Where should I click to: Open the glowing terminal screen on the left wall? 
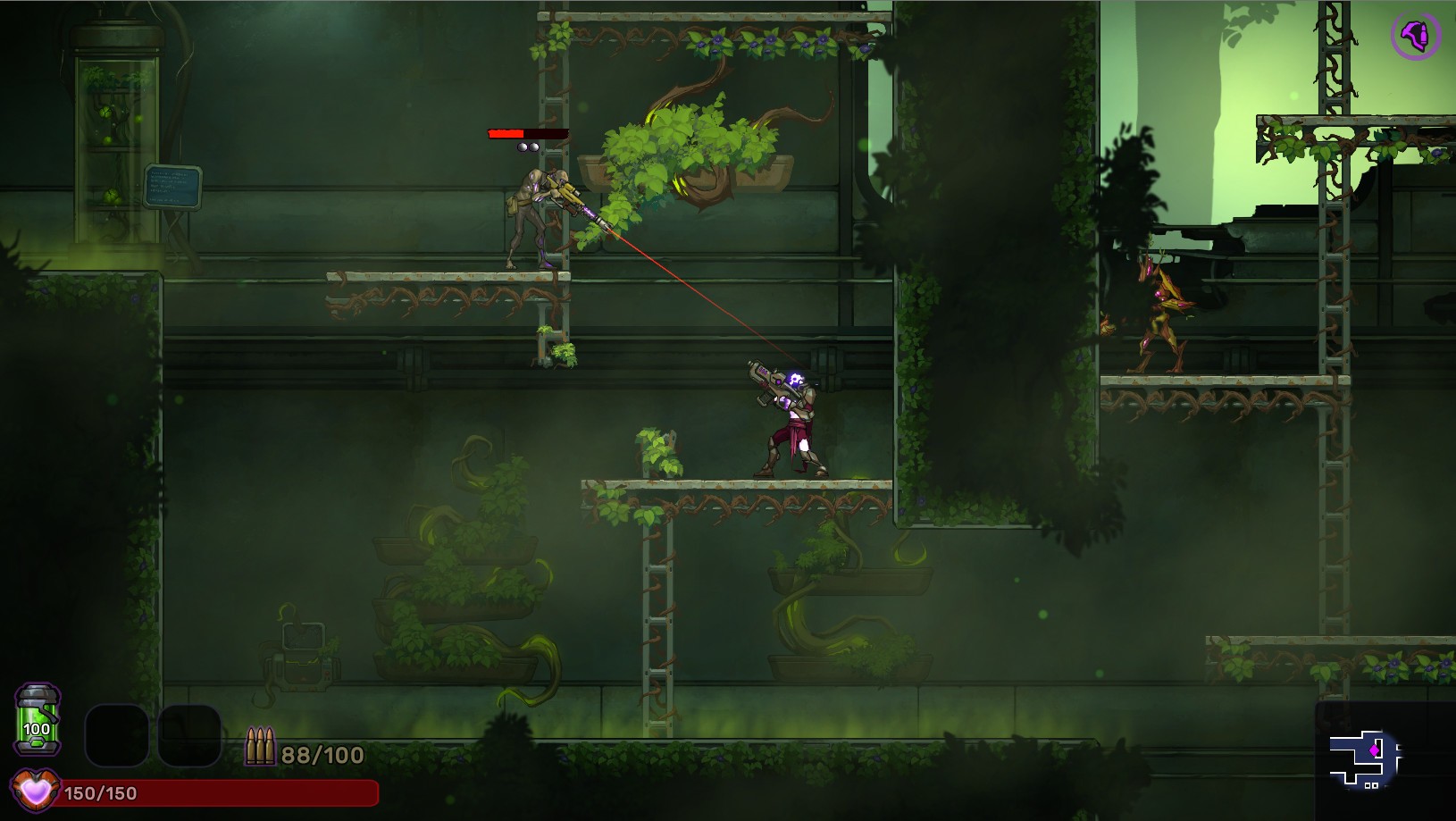click(x=172, y=185)
